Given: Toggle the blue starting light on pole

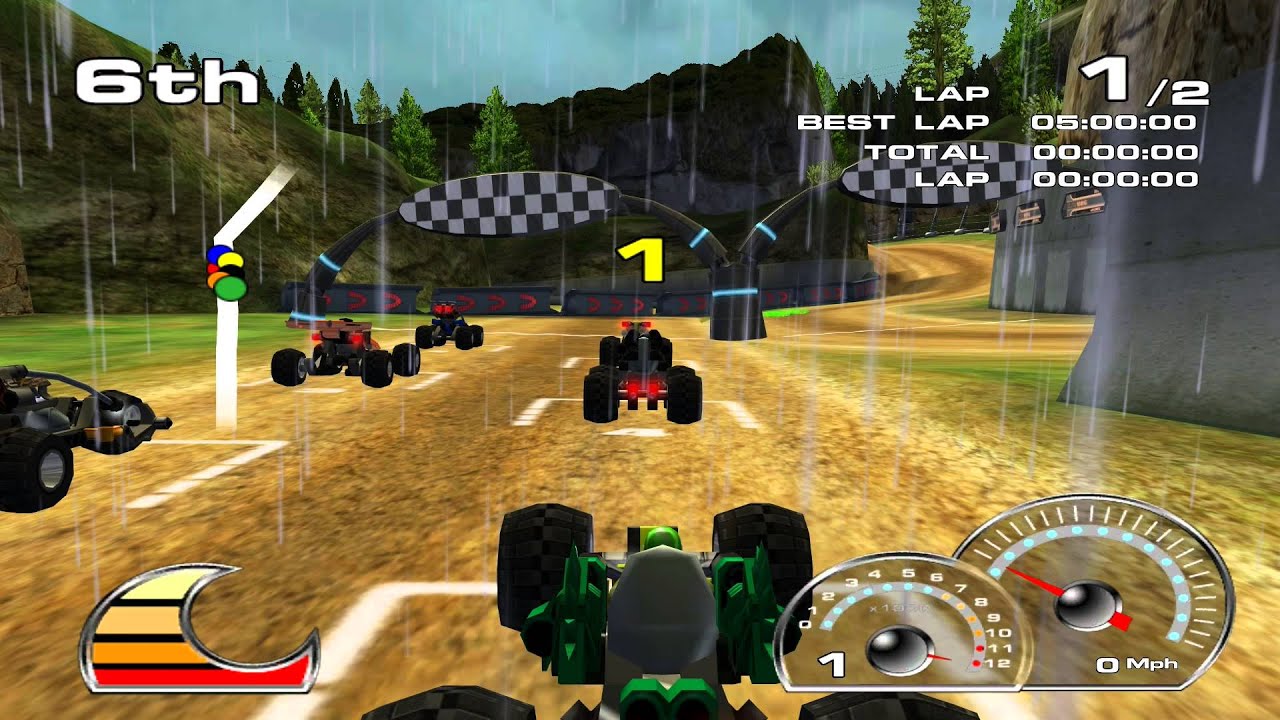Looking at the screenshot, I should click(x=220, y=255).
